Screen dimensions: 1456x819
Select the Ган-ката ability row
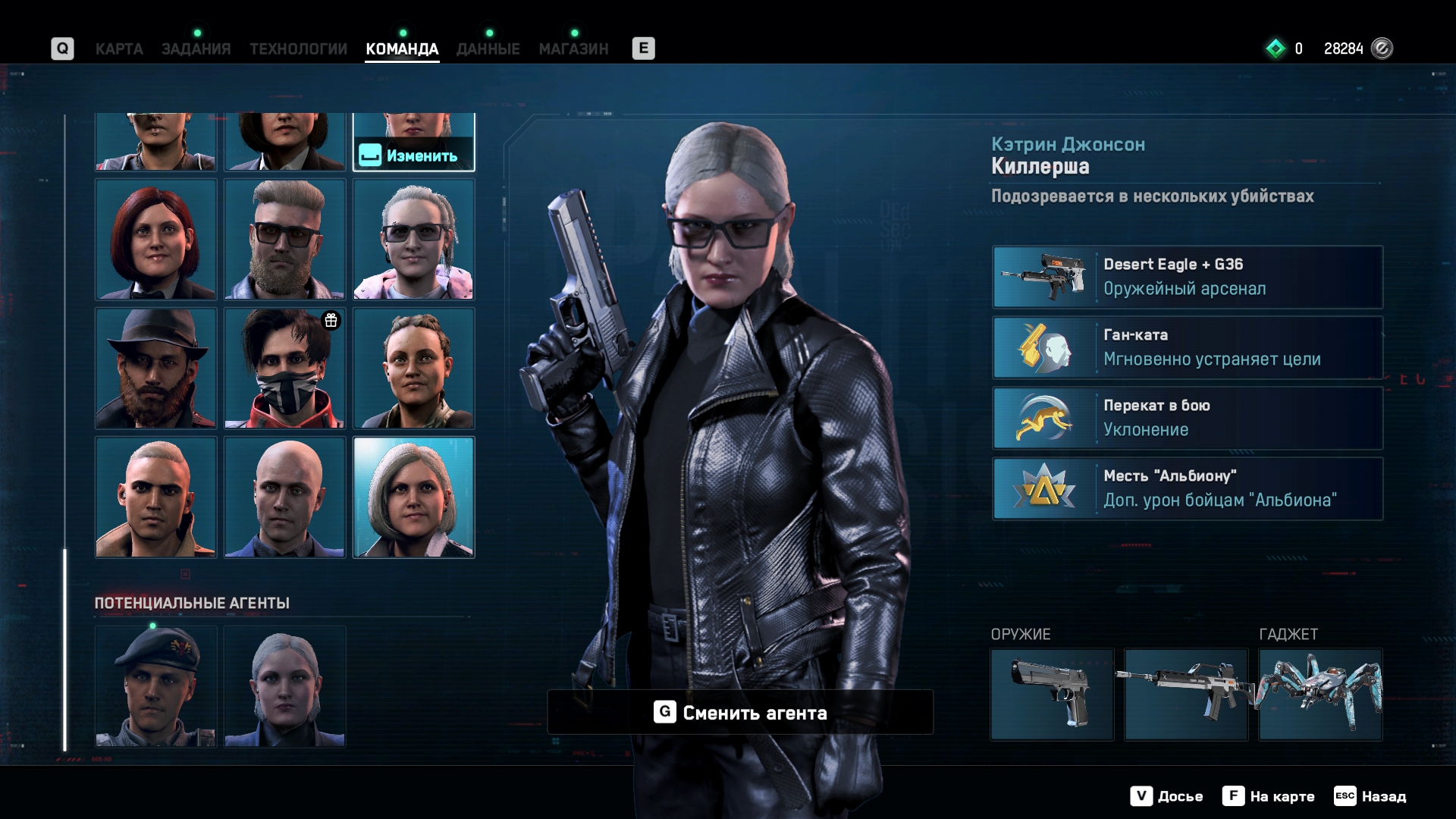[1188, 347]
